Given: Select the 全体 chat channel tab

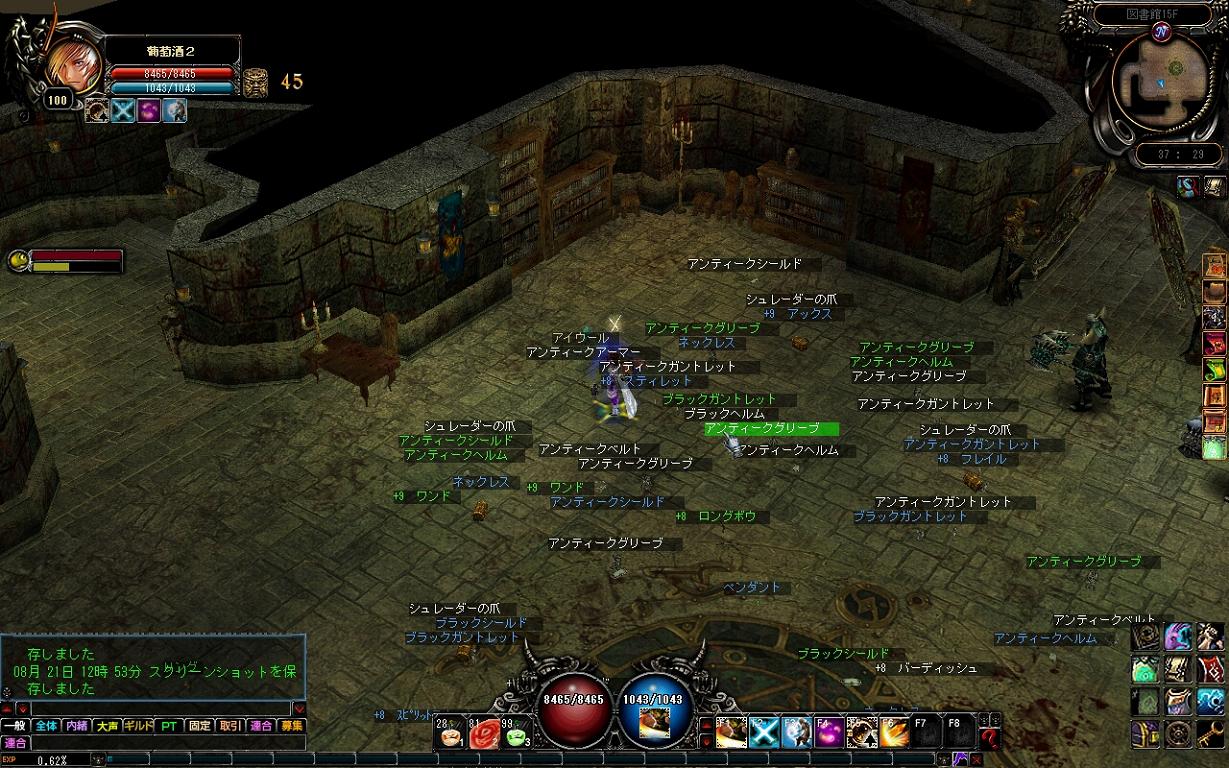Looking at the screenshot, I should coord(46,726).
